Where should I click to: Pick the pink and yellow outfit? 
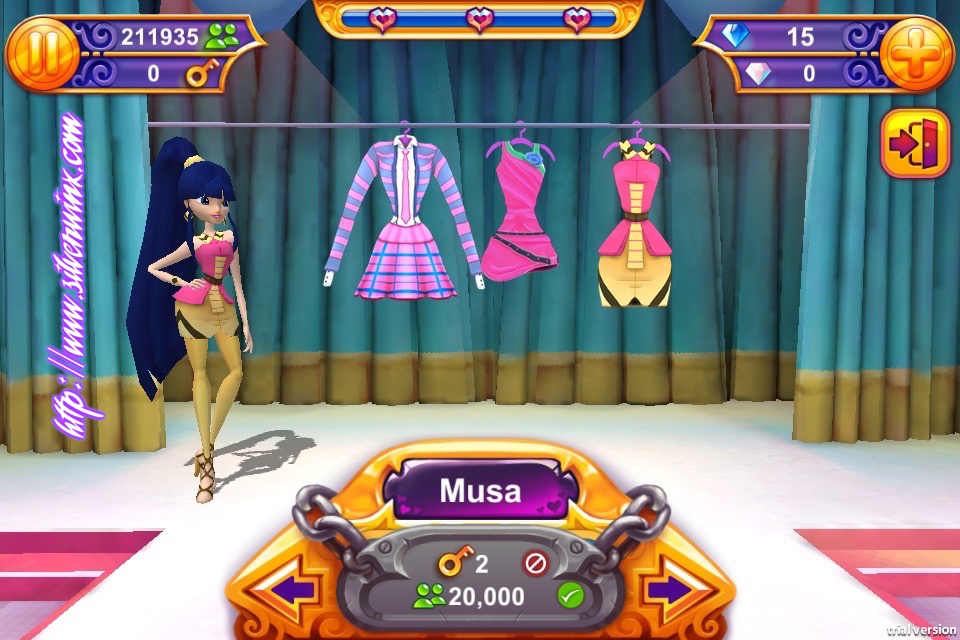pos(636,225)
